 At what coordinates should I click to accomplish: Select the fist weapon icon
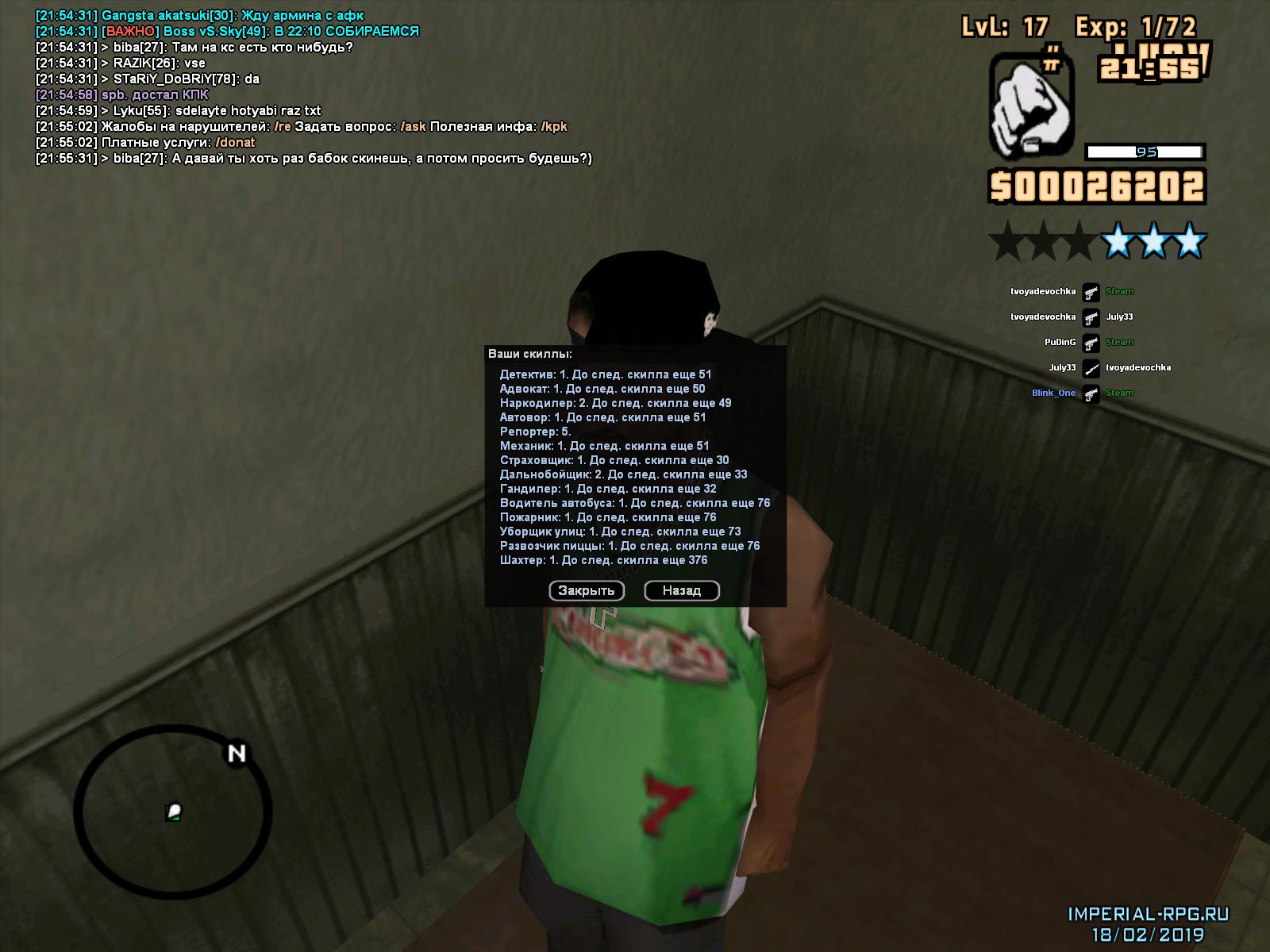pos(1032,106)
